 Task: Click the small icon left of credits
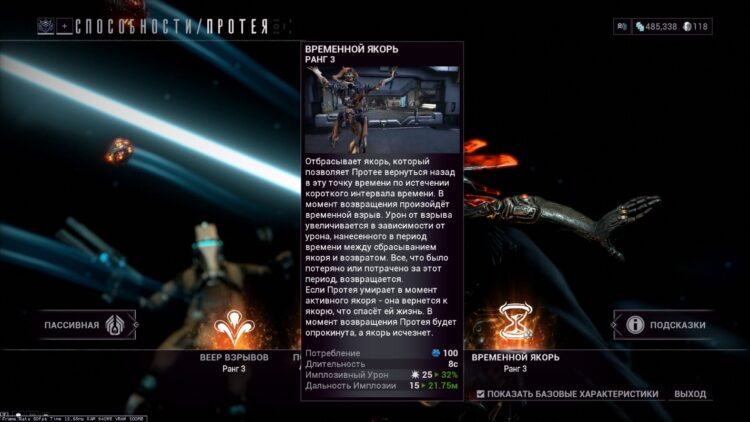point(622,27)
